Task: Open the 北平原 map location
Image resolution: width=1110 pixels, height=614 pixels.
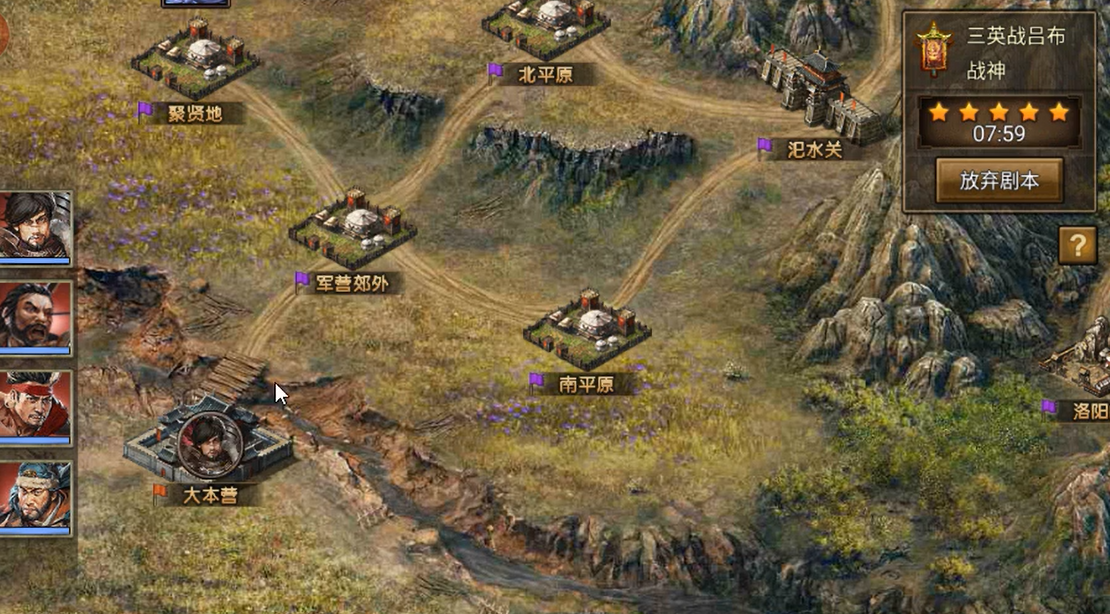Action: click(546, 27)
